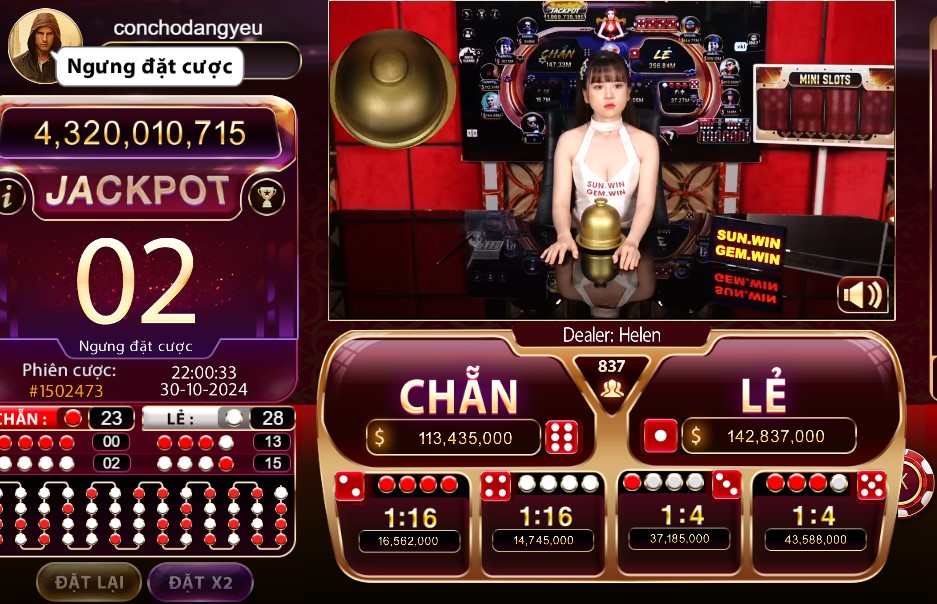
Task: Open the trophy leaderboard icon
Action: [x=266, y=196]
